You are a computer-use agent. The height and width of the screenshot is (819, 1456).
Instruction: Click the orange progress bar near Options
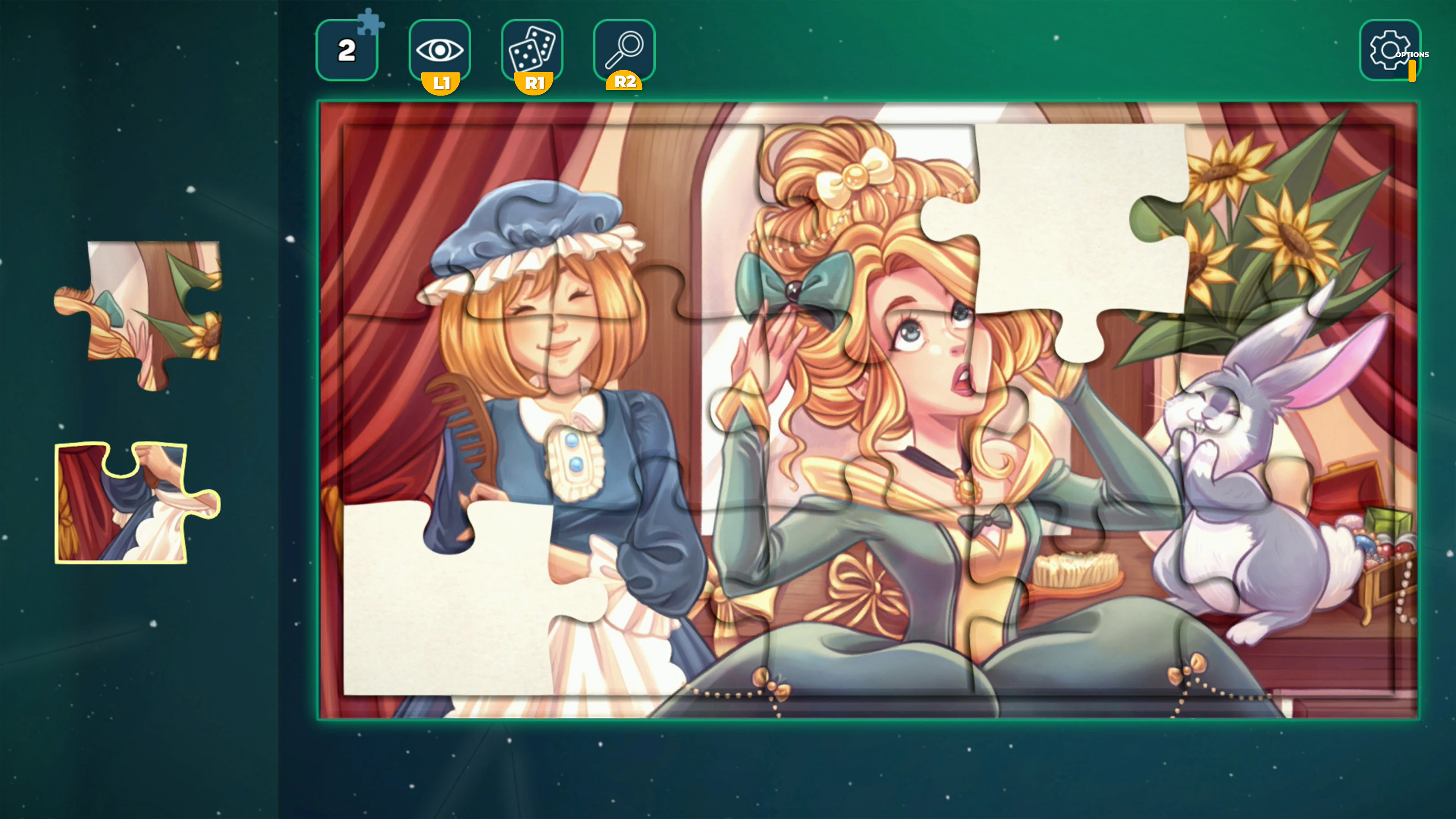[1412, 71]
